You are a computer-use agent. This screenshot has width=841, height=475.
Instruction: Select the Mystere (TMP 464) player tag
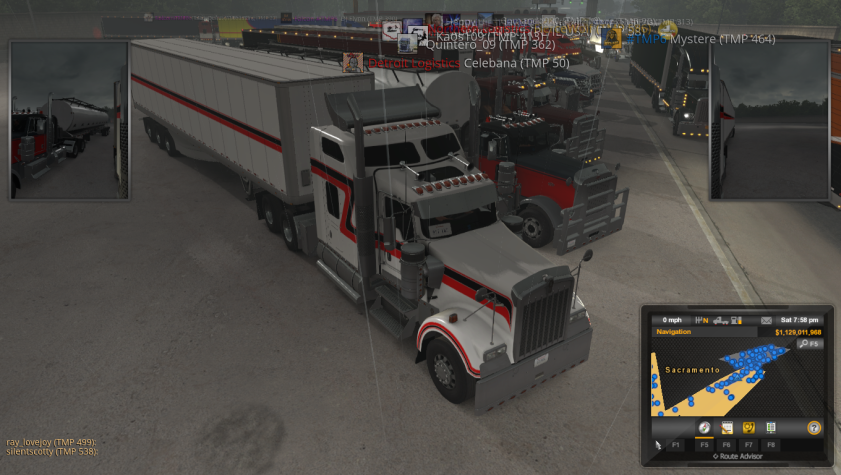point(720,39)
